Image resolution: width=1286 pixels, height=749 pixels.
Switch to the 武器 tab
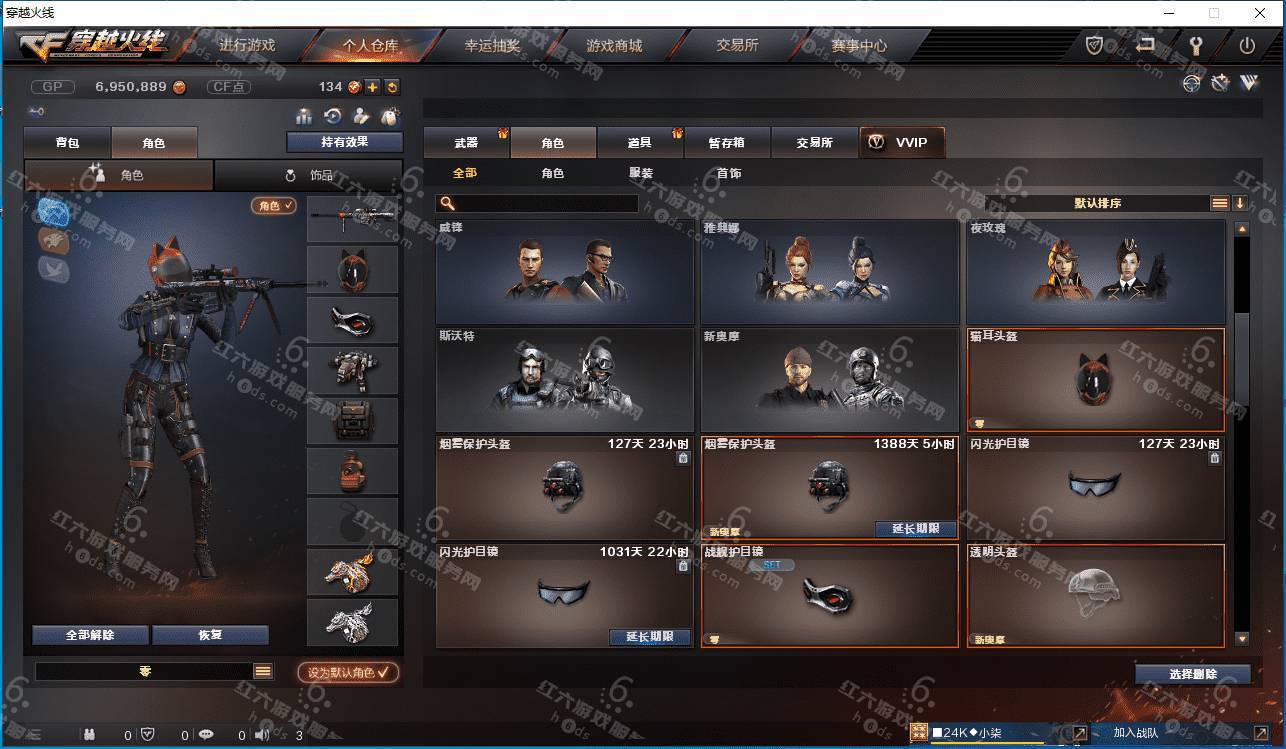[x=466, y=143]
